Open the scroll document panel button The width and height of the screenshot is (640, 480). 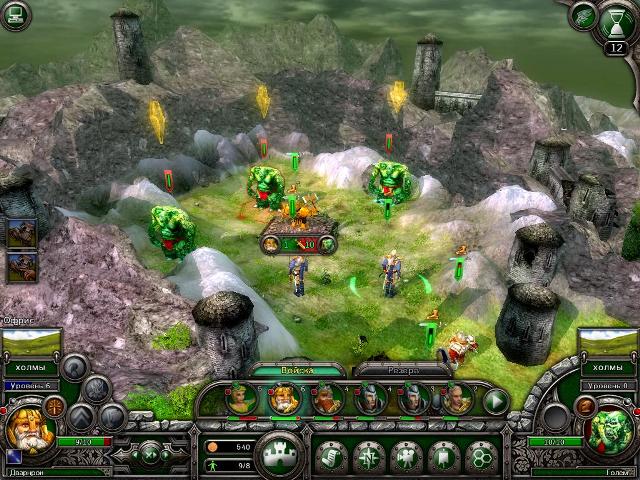329,455
